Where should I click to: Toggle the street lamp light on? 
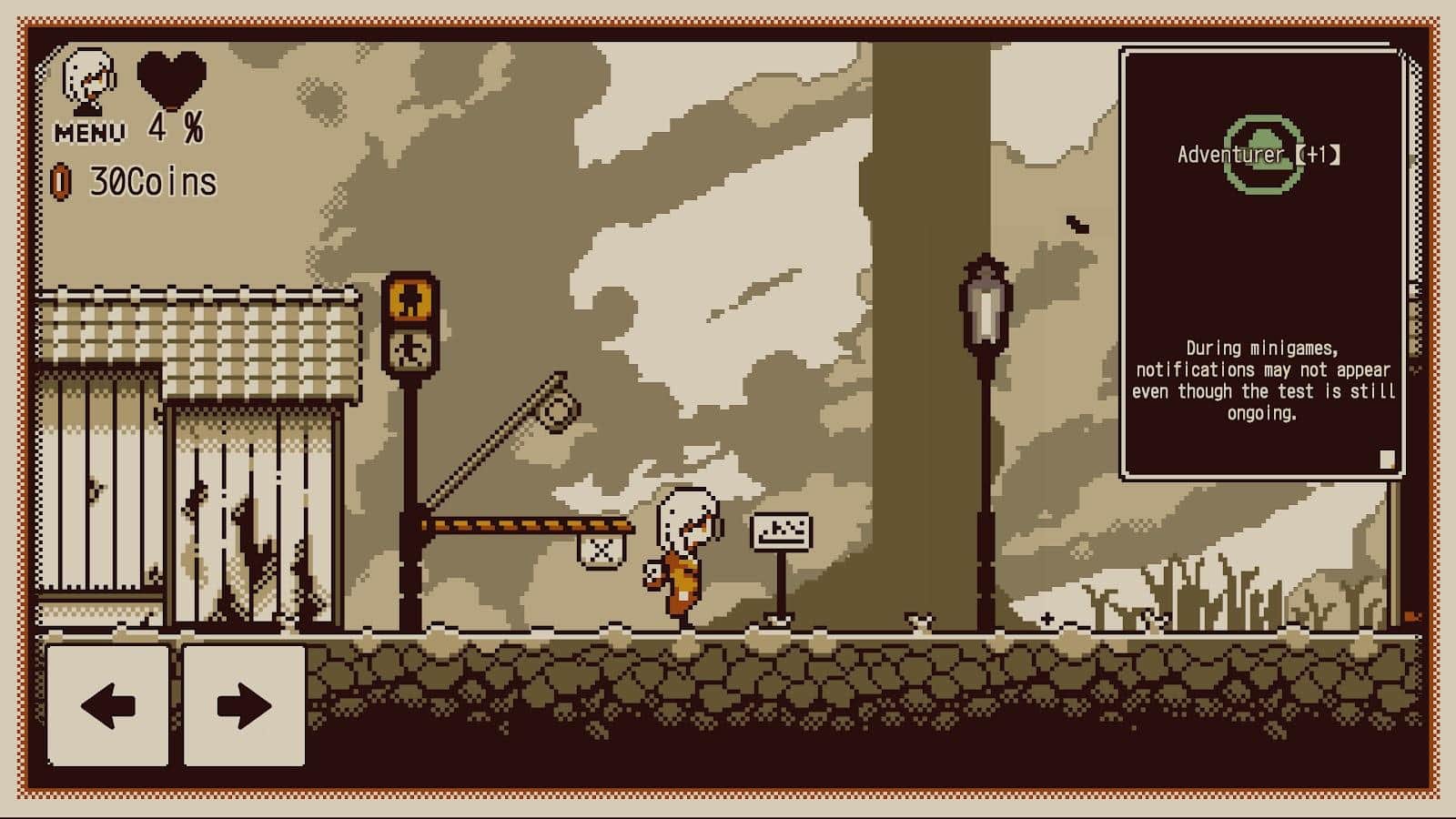[x=986, y=300]
